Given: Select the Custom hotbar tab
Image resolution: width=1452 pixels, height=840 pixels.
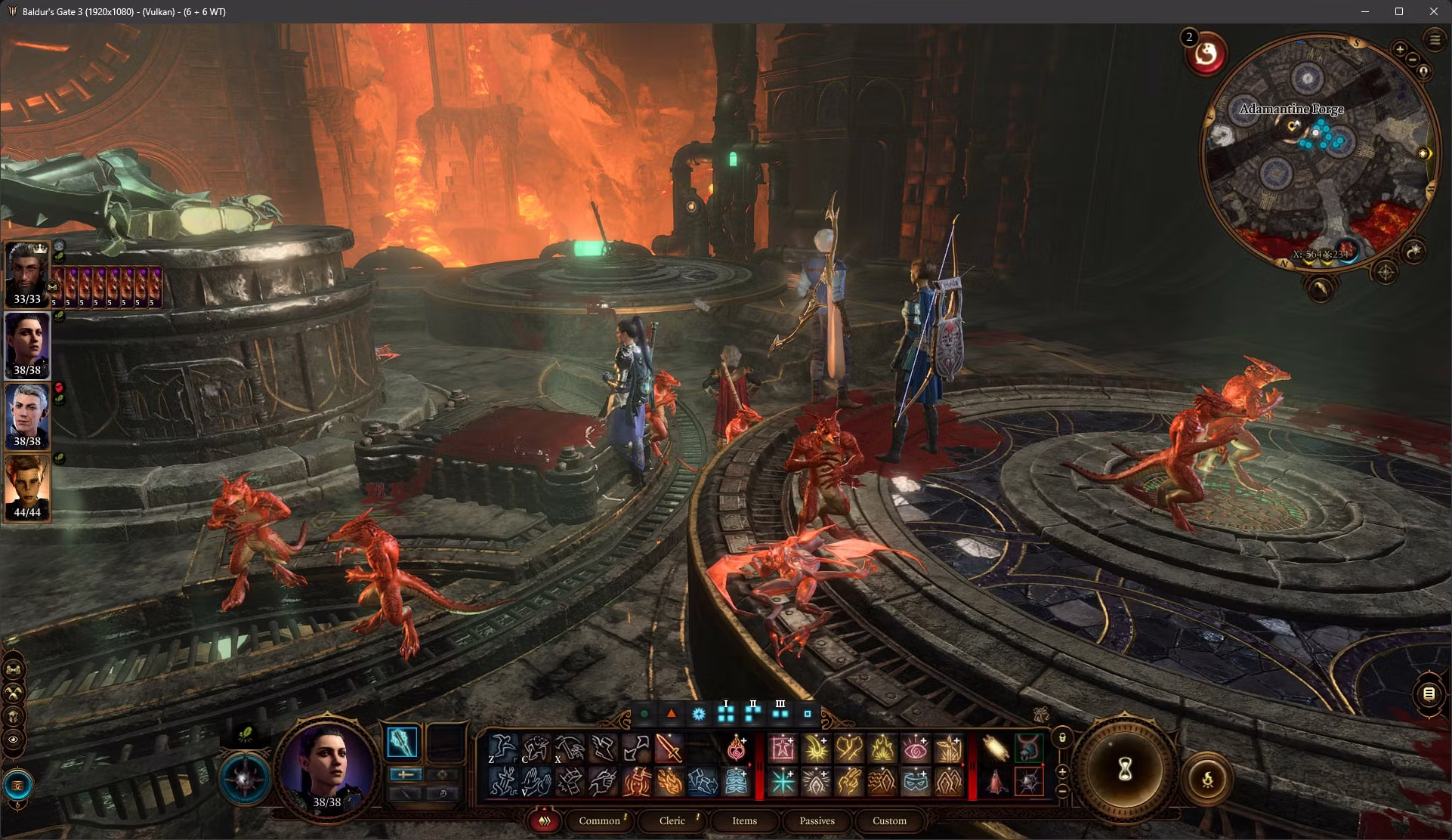Looking at the screenshot, I should point(889,821).
